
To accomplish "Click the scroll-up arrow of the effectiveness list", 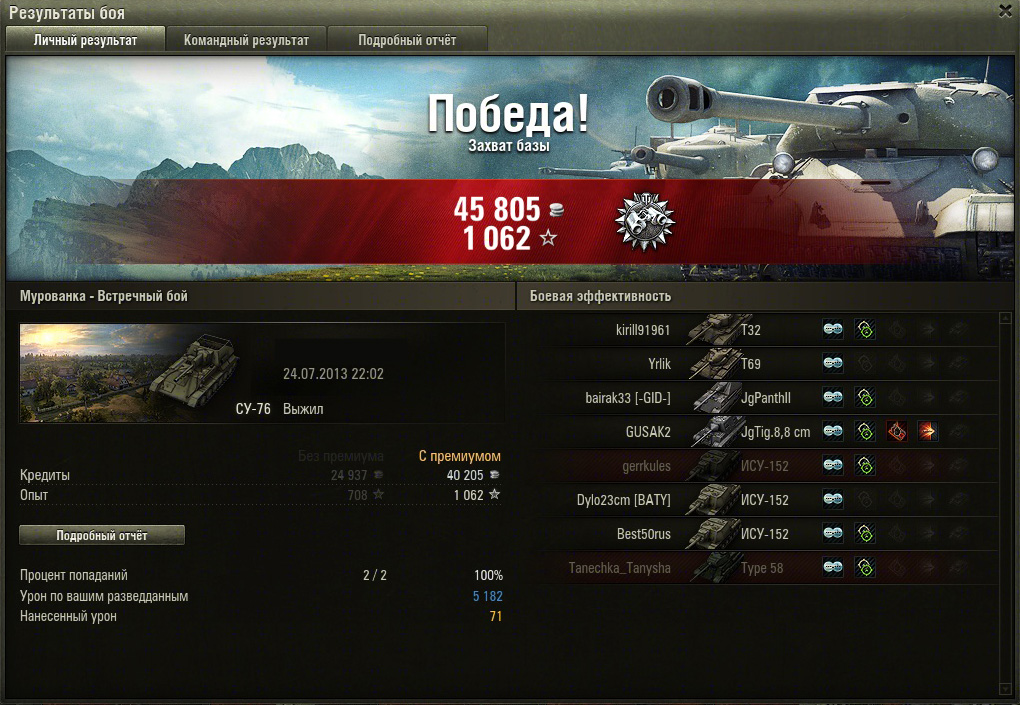I will pos(1006,319).
